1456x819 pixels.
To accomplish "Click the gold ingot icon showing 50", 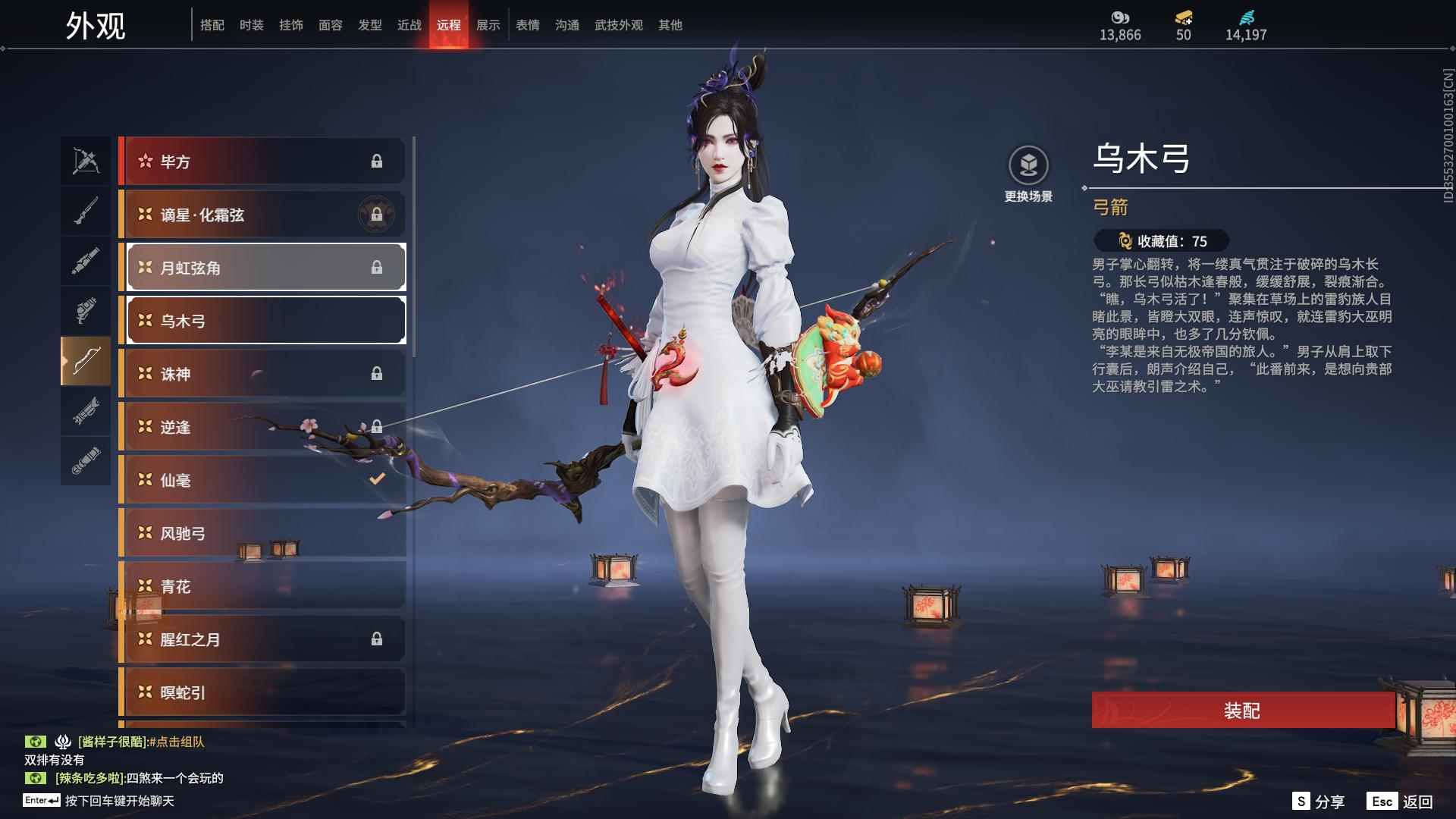I will point(1184,17).
